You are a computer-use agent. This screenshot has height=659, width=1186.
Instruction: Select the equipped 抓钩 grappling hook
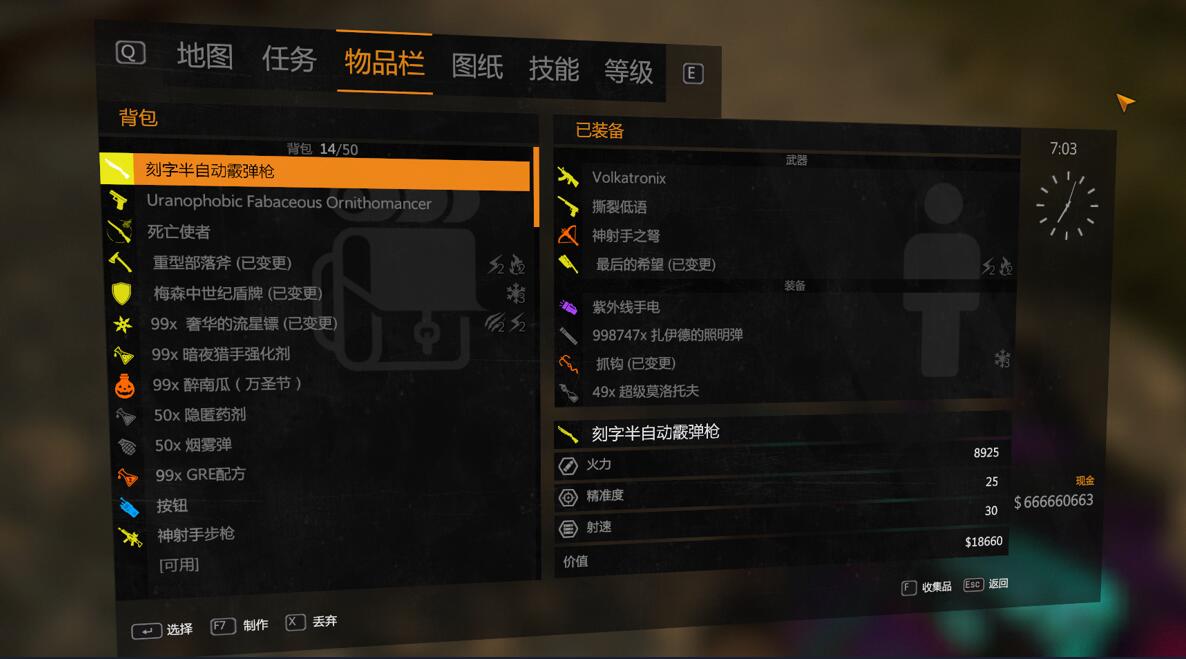[x=635, y=363]
